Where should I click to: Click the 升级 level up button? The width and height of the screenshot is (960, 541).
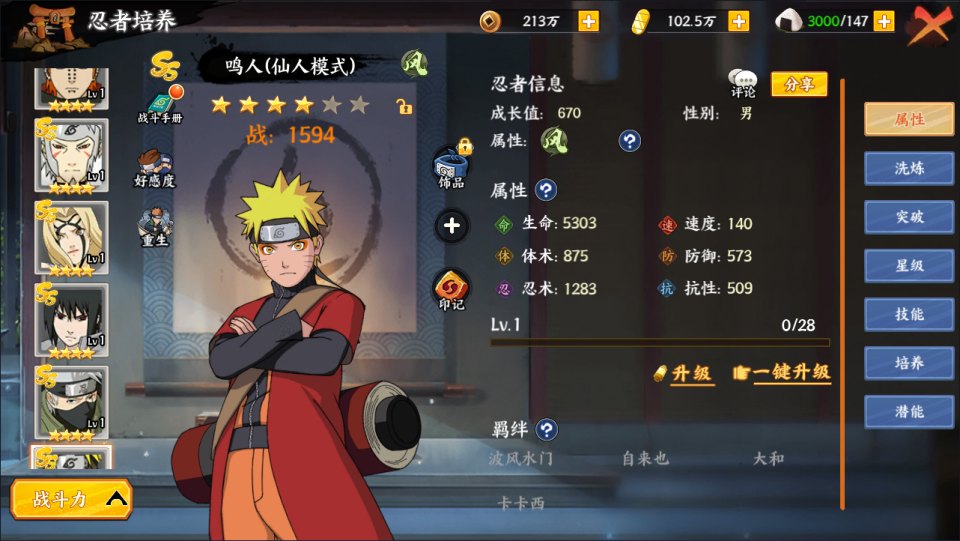click(683, 373)
